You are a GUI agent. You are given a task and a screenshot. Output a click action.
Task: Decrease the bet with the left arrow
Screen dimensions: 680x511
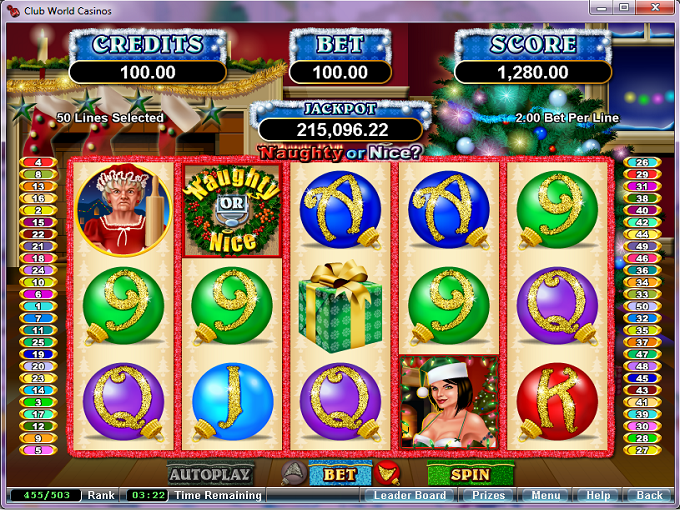point(293,473)
